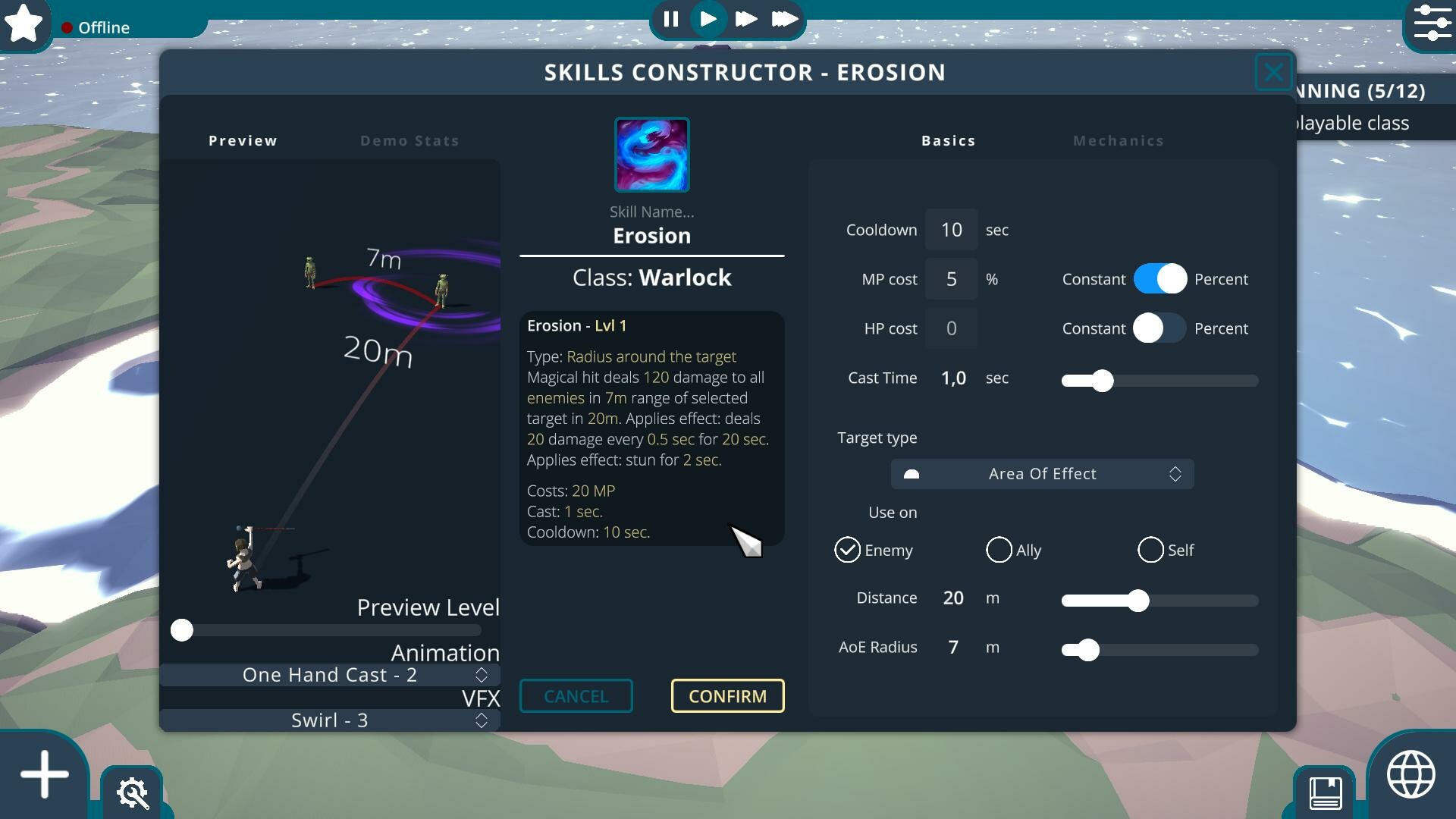Open the Swirl VFX selector
The width and height of the screenshot is (1456, 819).
tap(330, 720)
